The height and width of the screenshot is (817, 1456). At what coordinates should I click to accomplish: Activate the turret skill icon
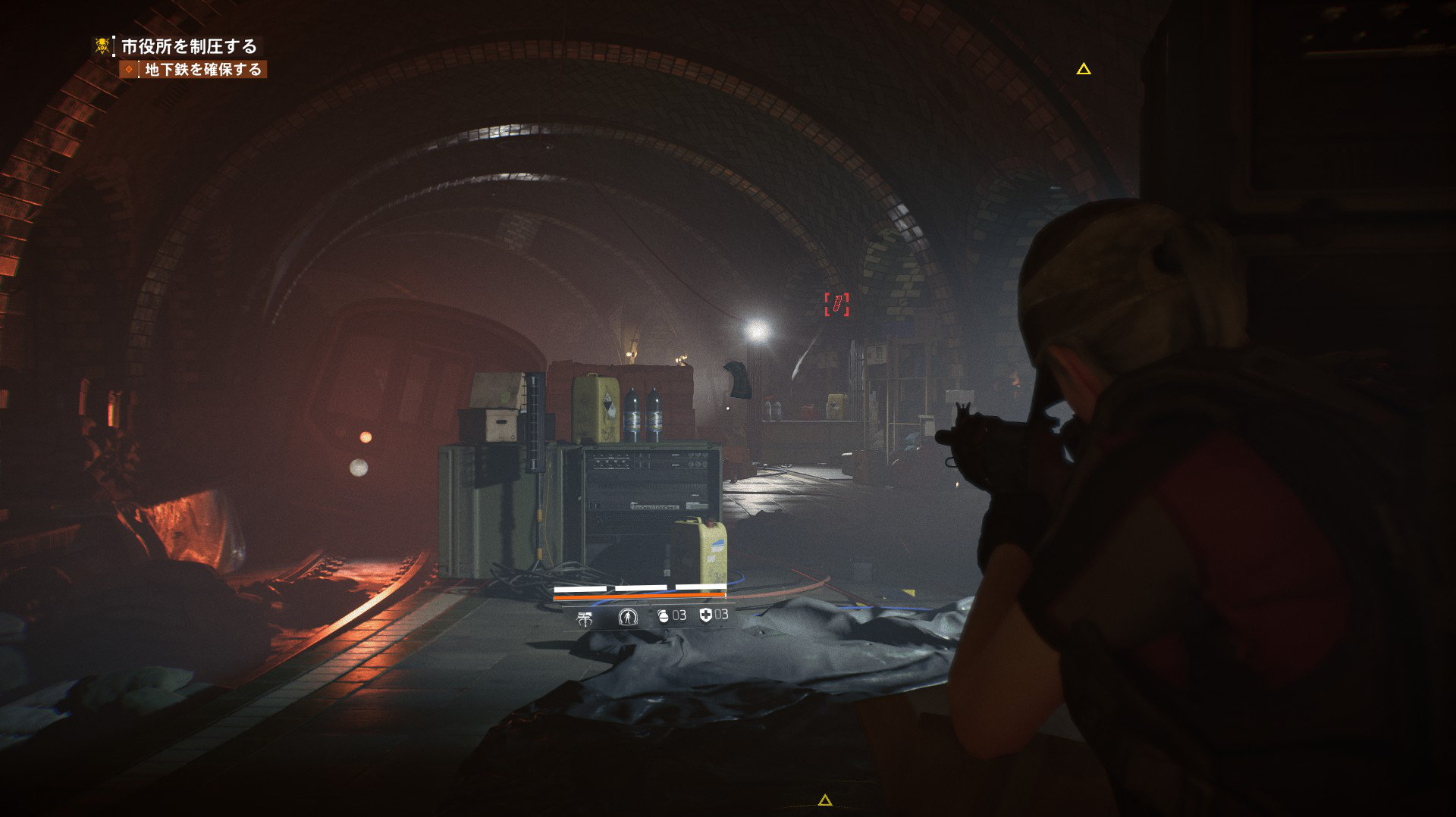coord(585,618)
